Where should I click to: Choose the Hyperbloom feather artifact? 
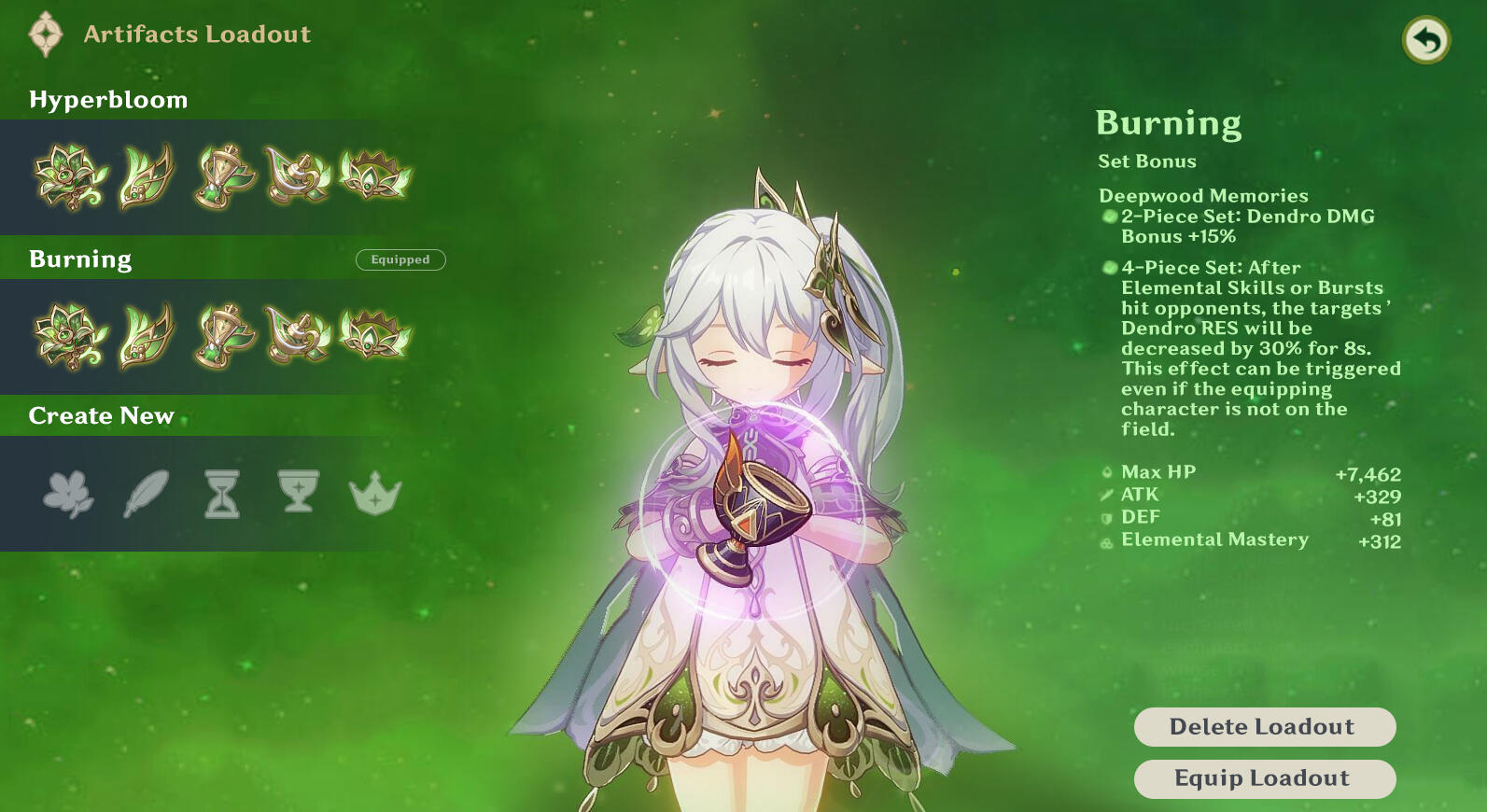tap(147, 176)
